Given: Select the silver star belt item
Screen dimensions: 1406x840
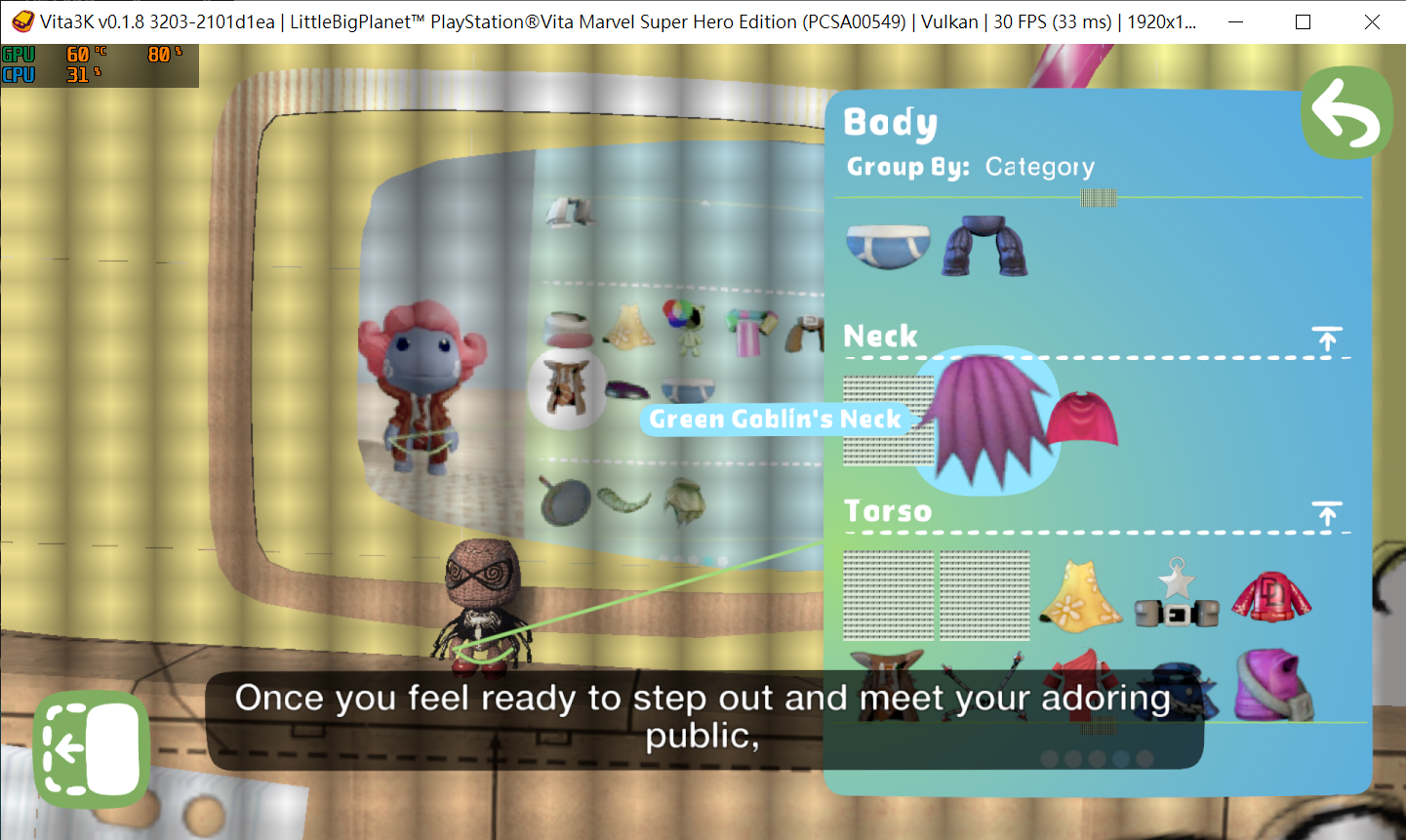Looking at the screenshot, I should pyautogui.click(x=1176, y=595).
